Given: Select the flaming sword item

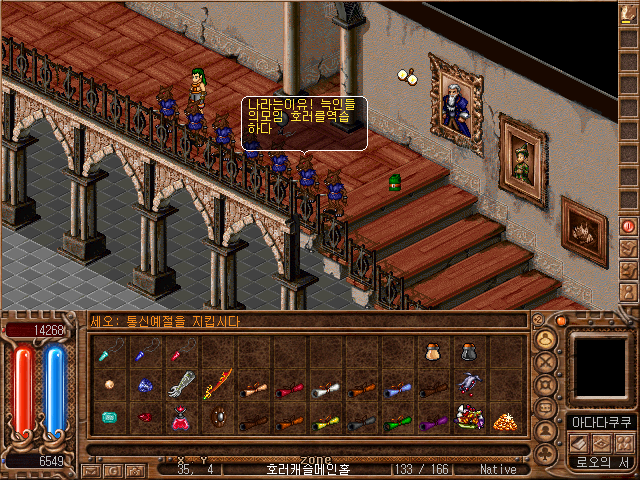Looking at the screenshot, I should (216, 385).
